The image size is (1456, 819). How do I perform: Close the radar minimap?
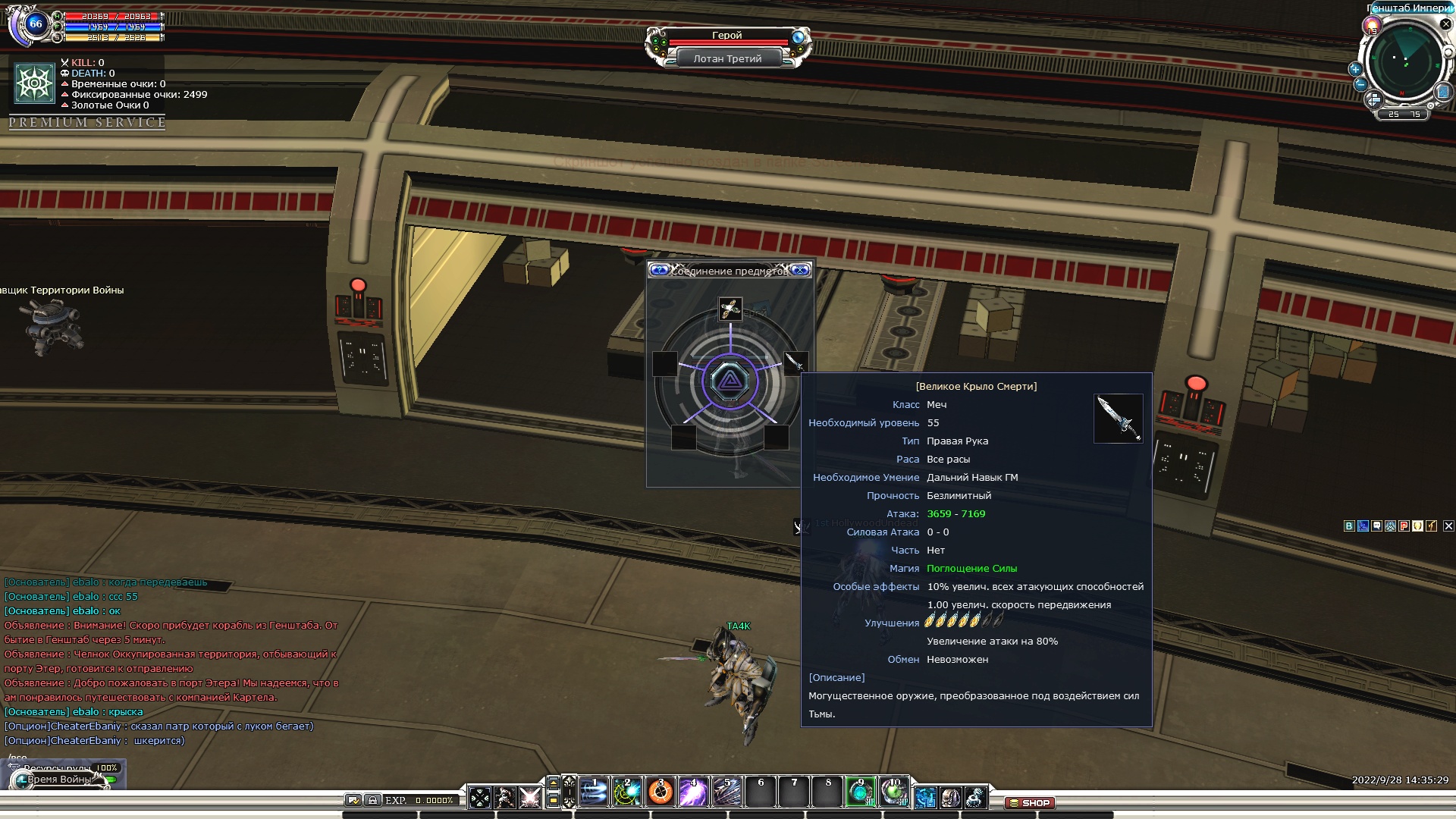1446,24
